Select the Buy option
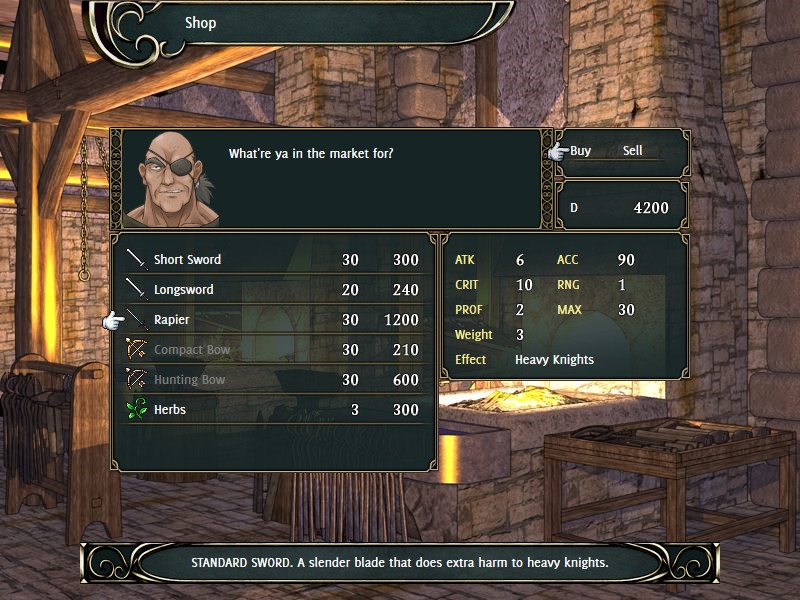The height and width of the screenshot is (600, 800). (581, 151)
